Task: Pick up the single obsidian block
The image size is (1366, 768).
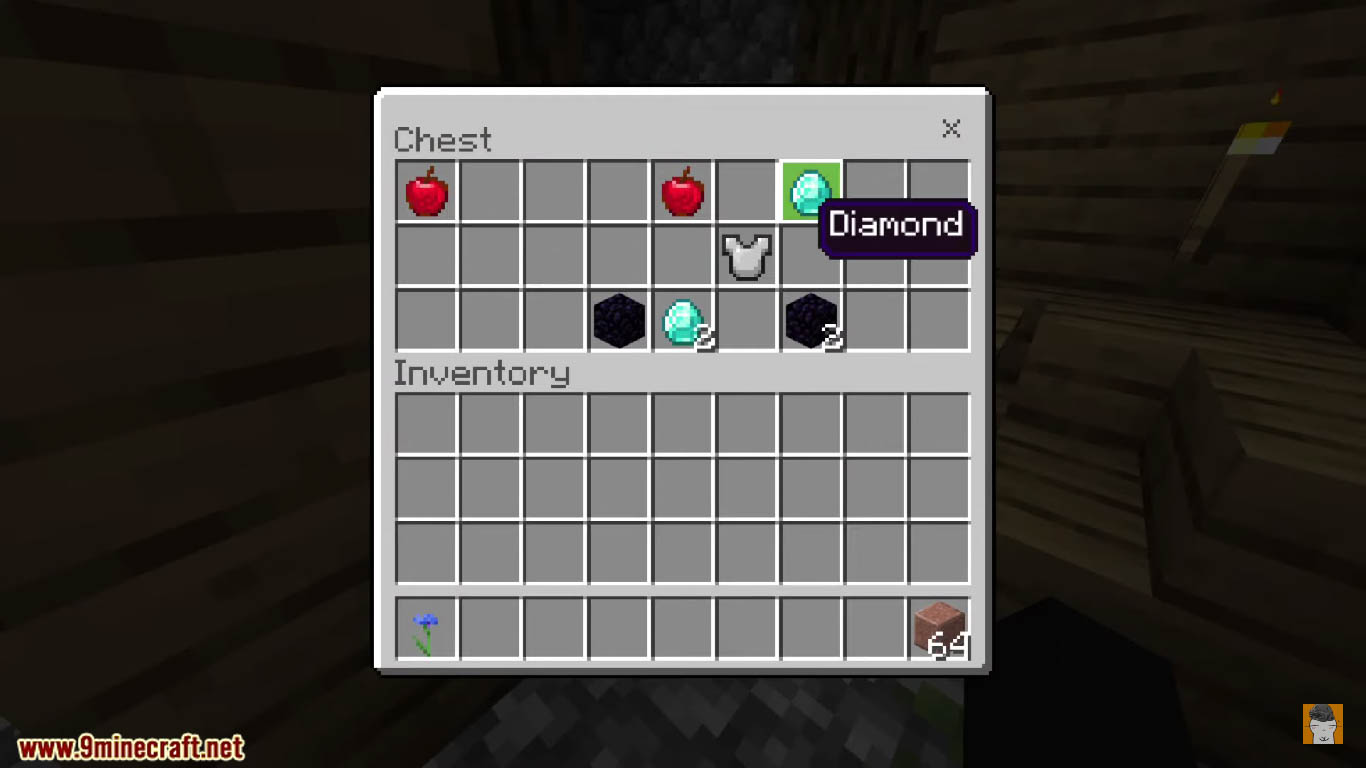Action: (618, 321)
